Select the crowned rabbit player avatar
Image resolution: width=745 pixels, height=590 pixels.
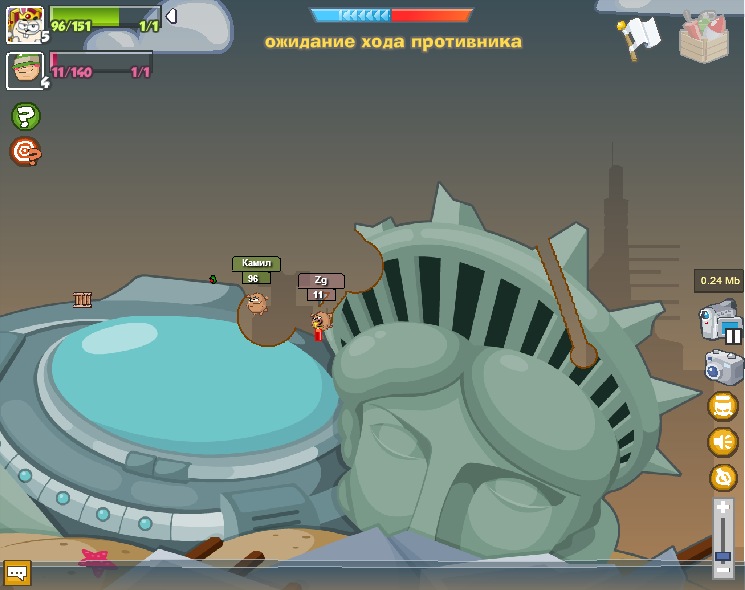24,24
